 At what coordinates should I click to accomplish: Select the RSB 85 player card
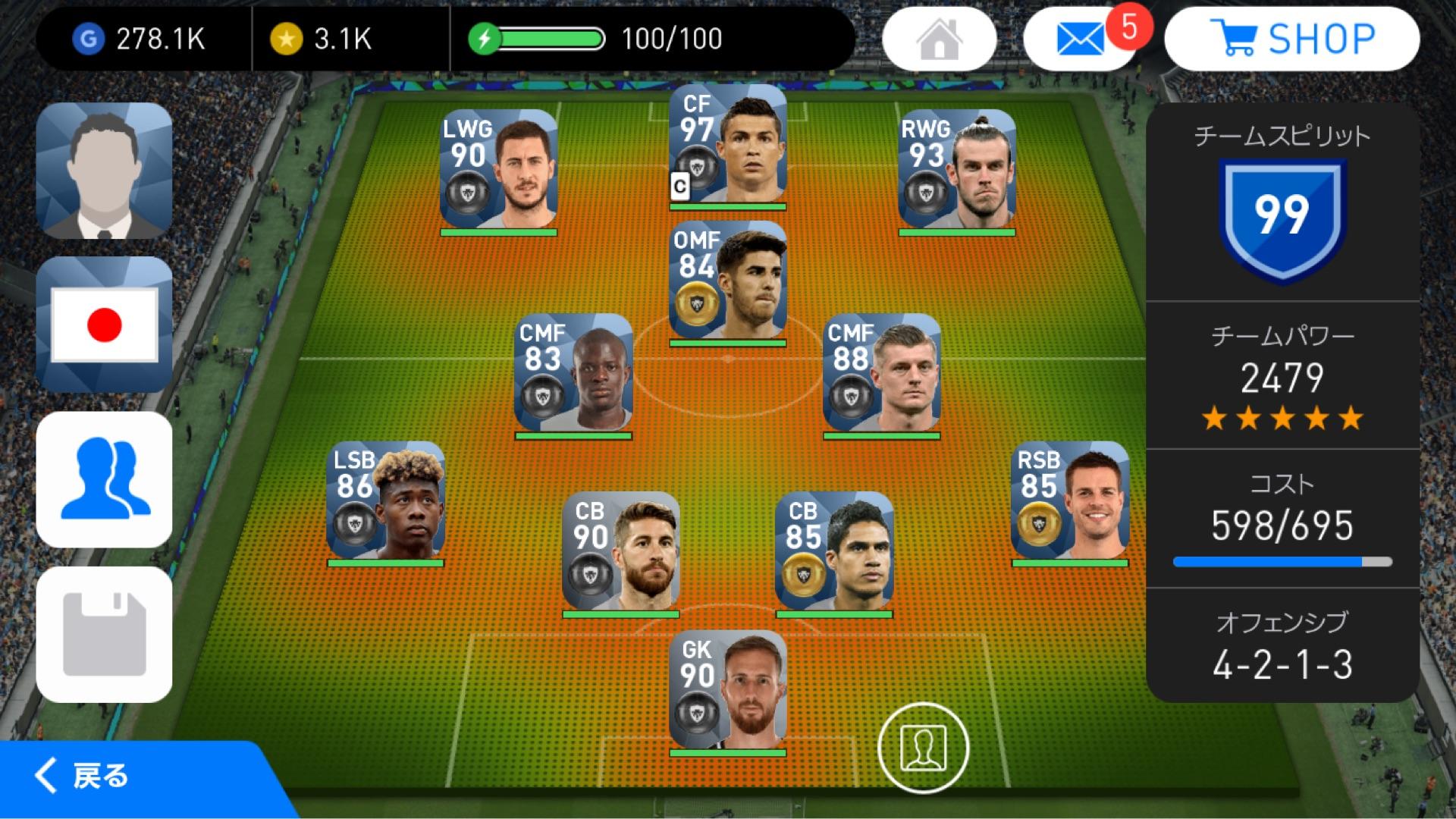click(1070, 502)
